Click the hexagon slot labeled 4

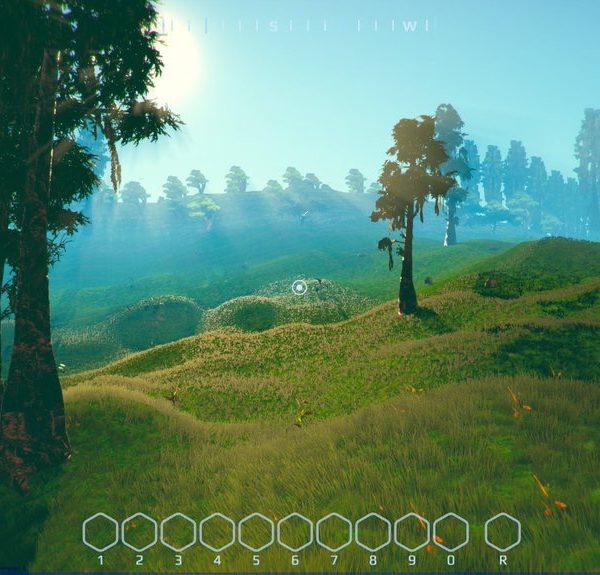(x=217, y=532)
